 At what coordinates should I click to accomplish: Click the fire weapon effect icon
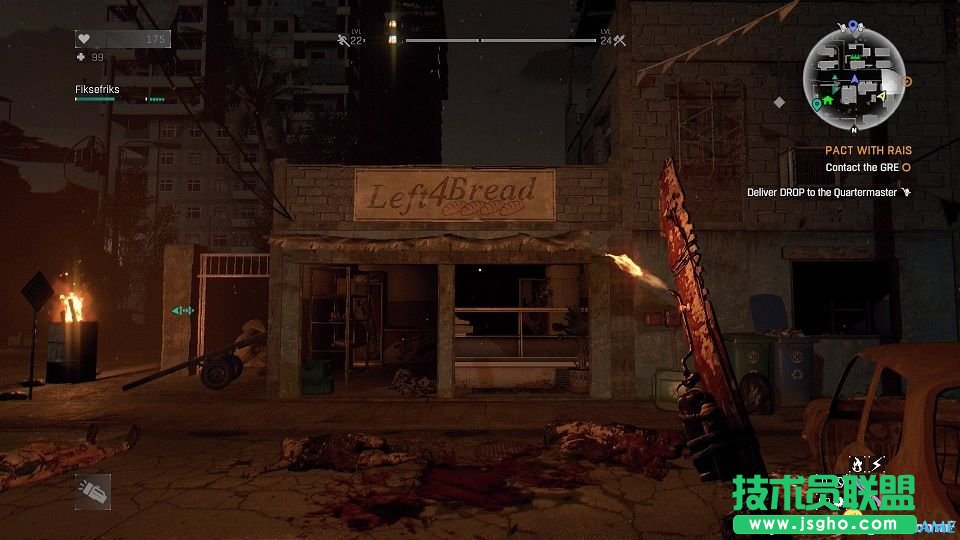pyautogui.click(x=856, y=464)
